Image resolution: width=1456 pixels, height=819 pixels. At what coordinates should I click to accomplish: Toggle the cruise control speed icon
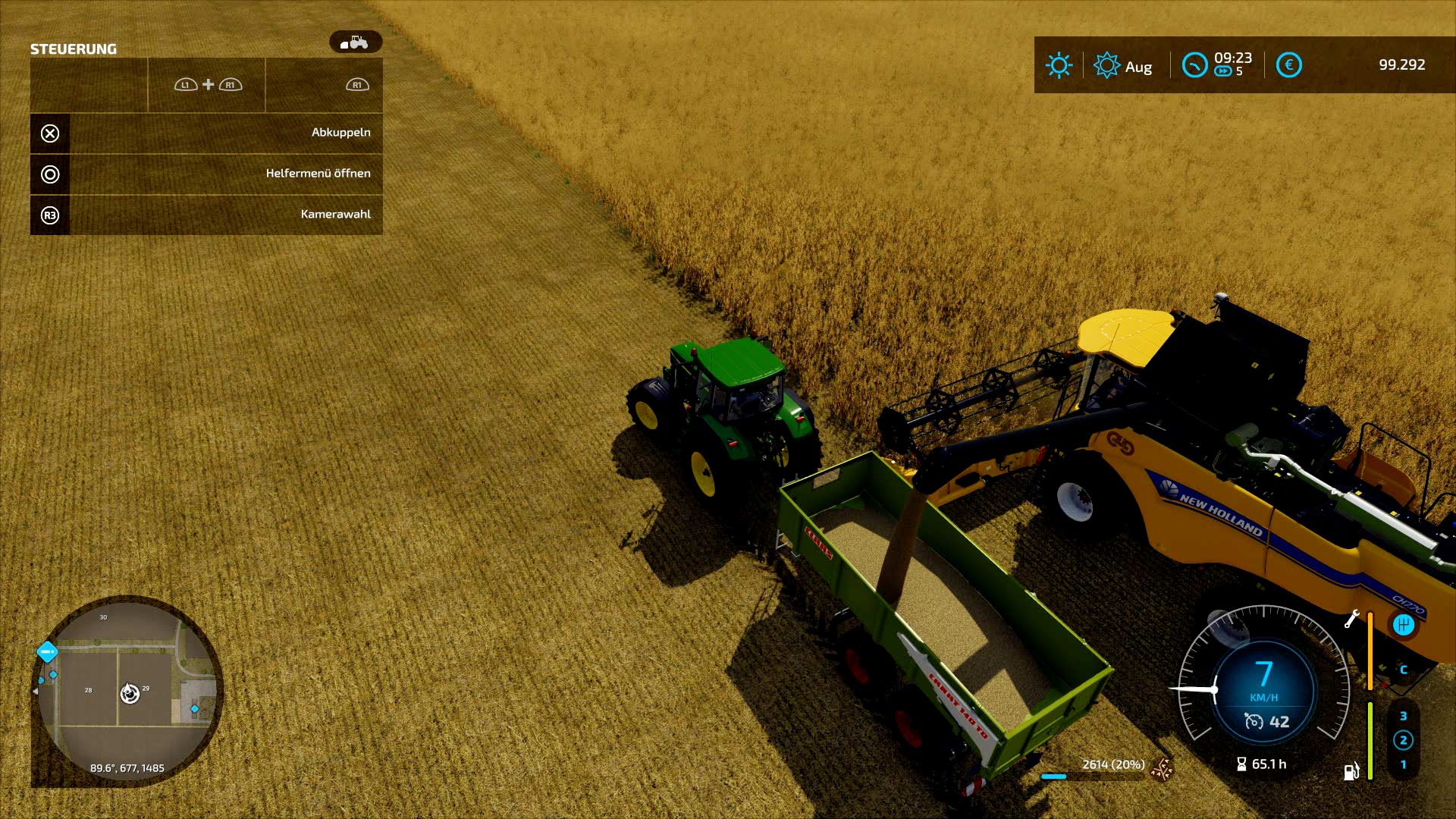tap(1254, 722)
